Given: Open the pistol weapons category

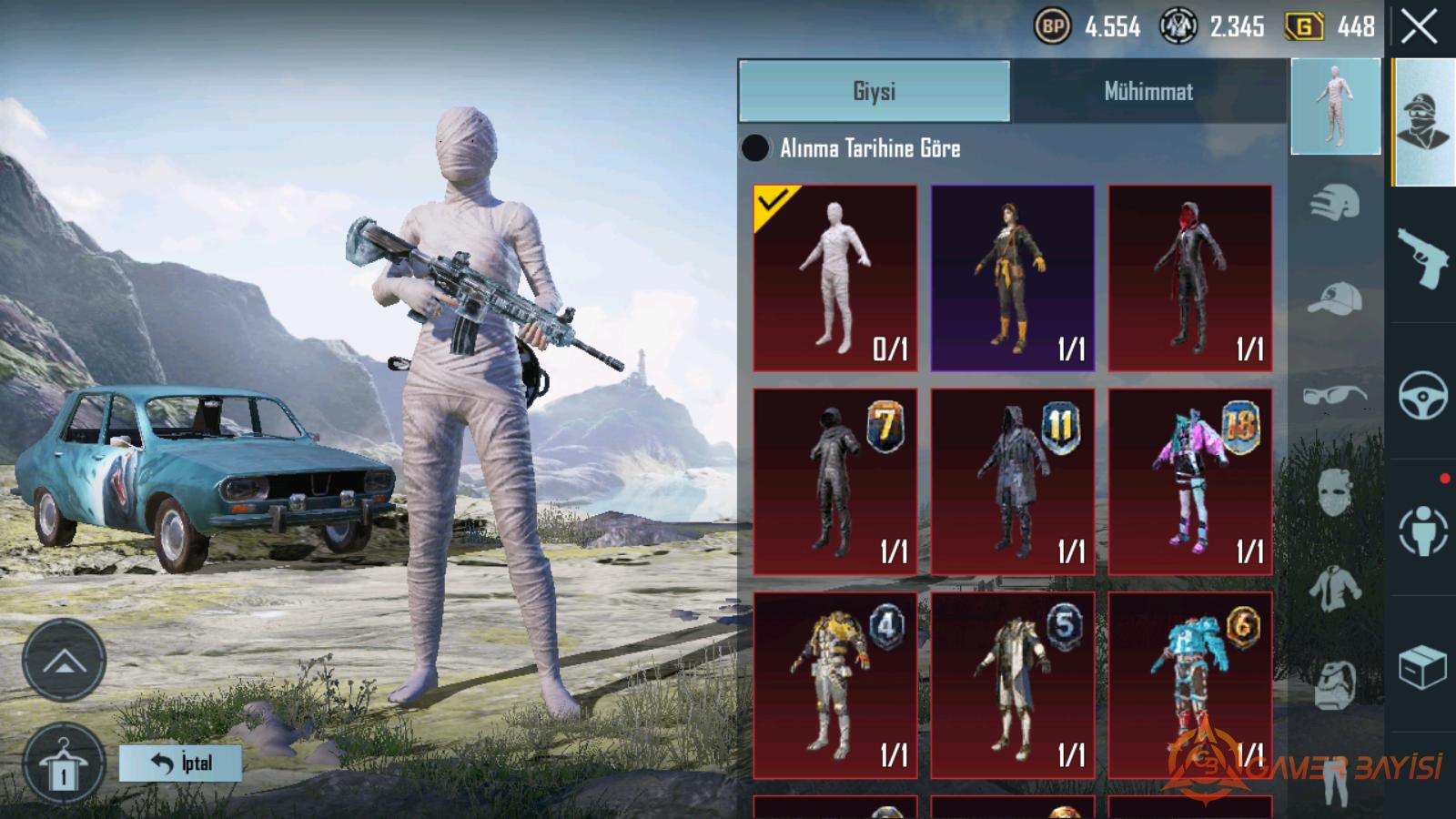Looking at the screenshot, I should point(1422,258).
